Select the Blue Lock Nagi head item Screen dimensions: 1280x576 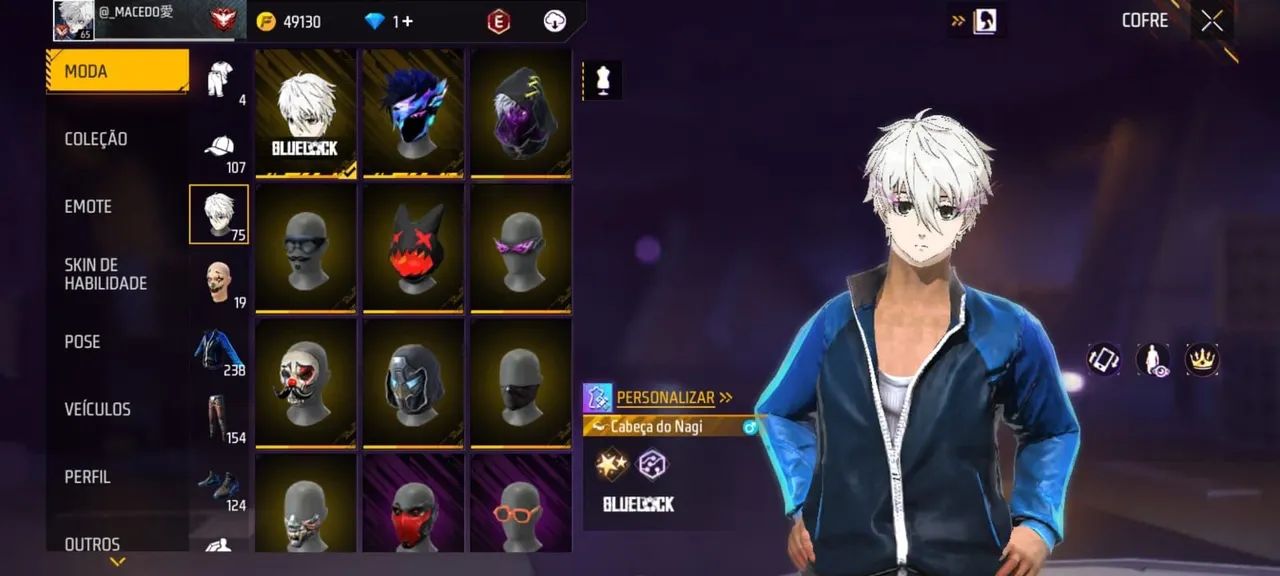[305, 113]
